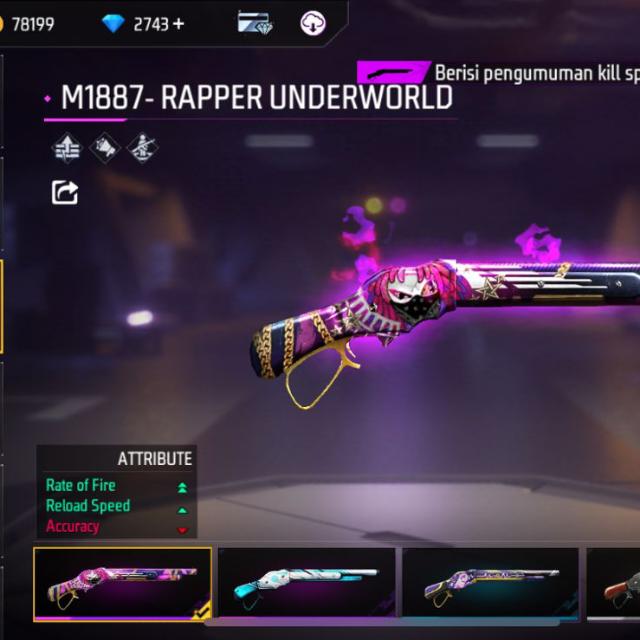This screenshot has height=640, width=640.
Task: Tap the weapon silhouette kill announcement banner
Action: (x=395, y=73)
